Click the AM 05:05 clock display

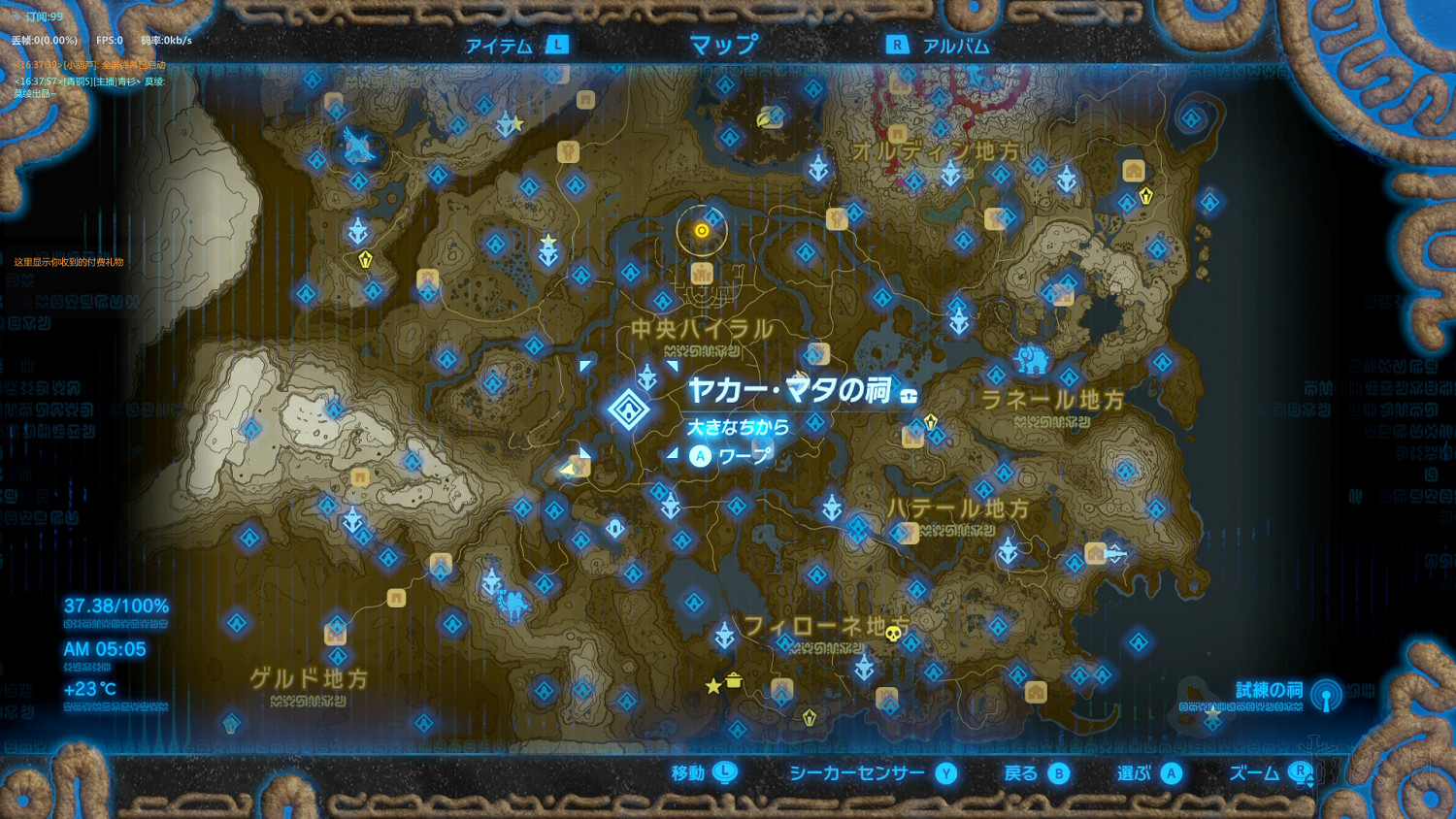point(104,649)
